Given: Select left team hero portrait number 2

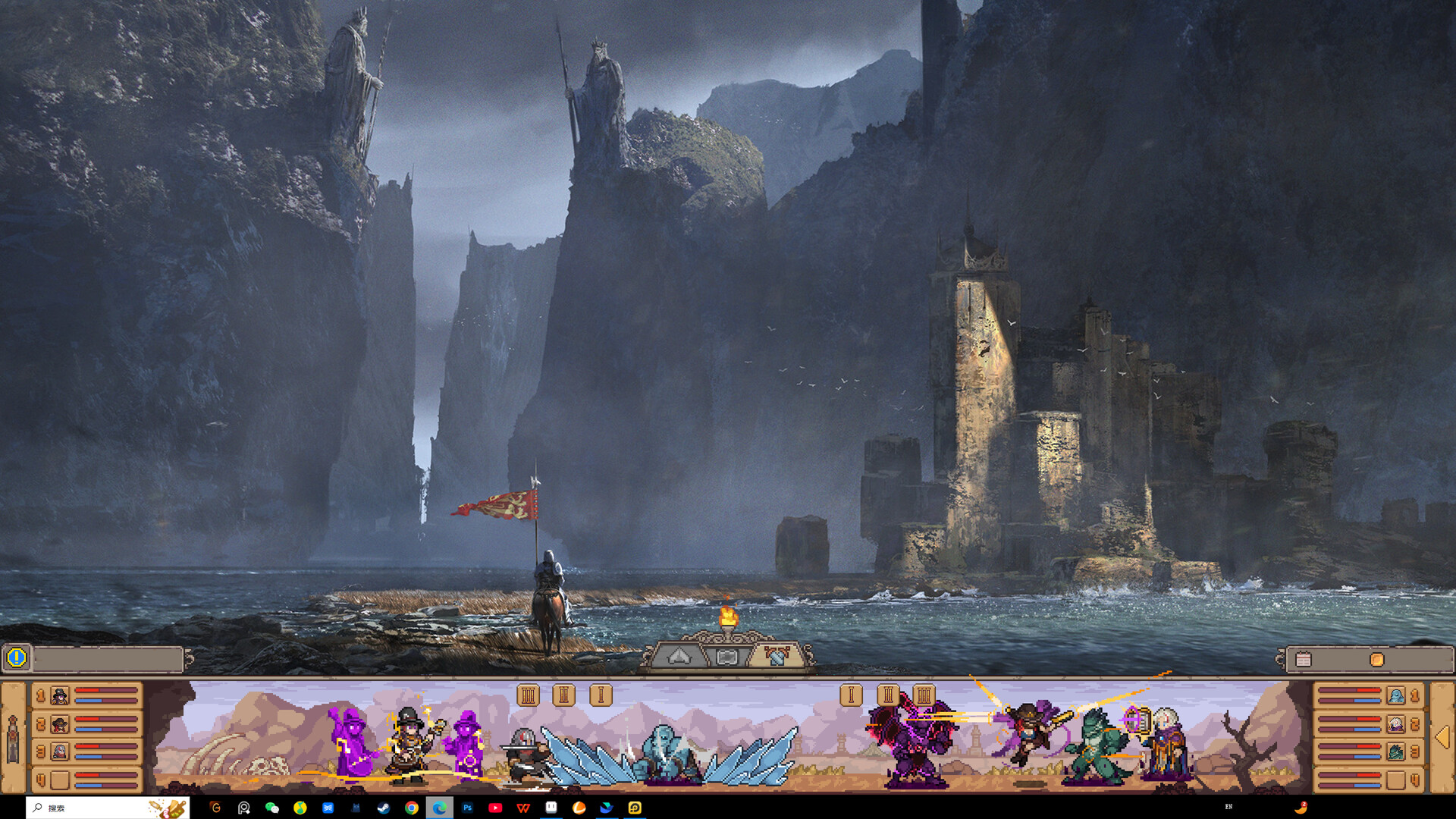Looking at the screenshot, I should click(60, 724).
